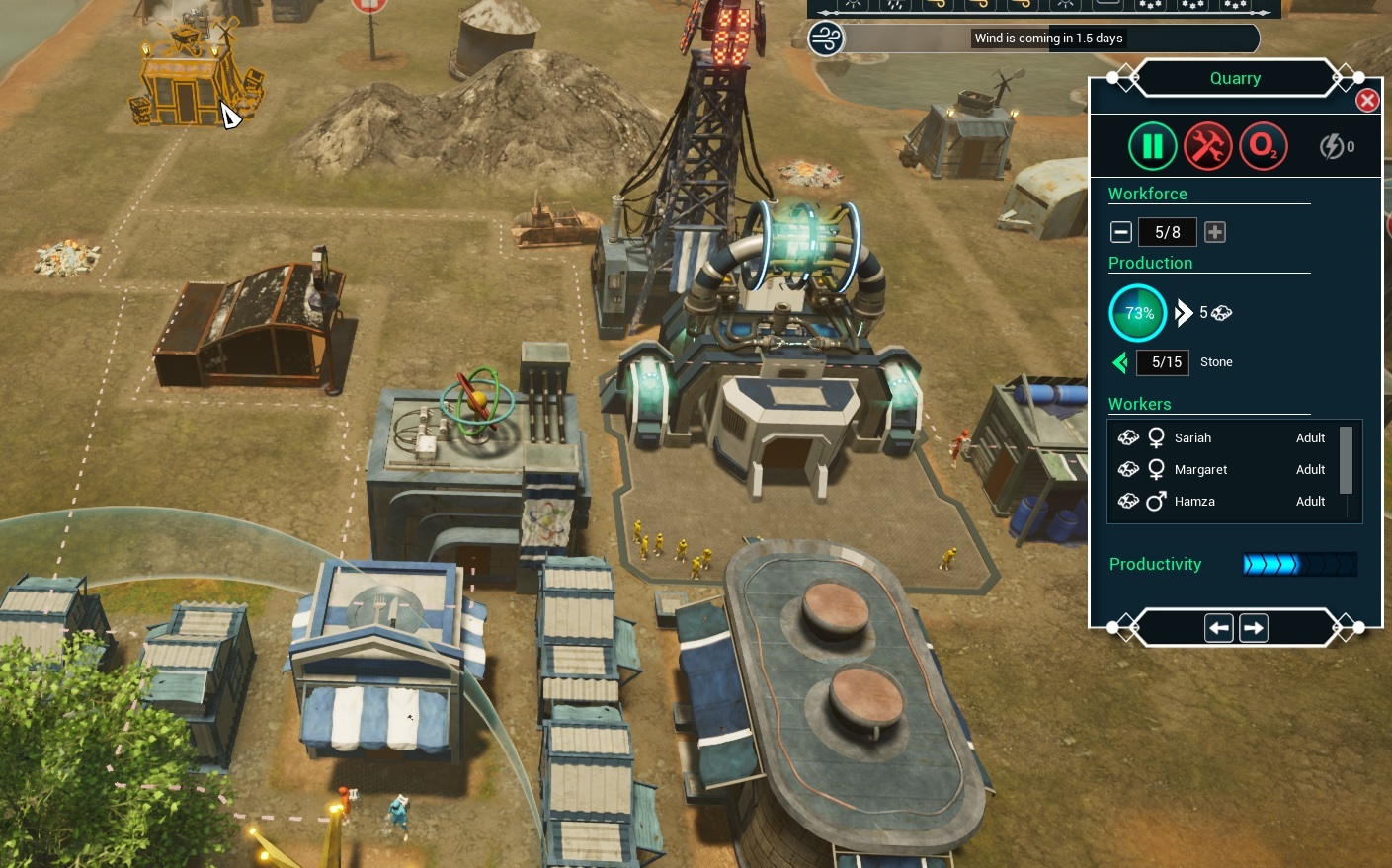Screen dimensions: 1392x868
Task: Click the worker hands icon beside Margaret
Action: point(1128,469)
